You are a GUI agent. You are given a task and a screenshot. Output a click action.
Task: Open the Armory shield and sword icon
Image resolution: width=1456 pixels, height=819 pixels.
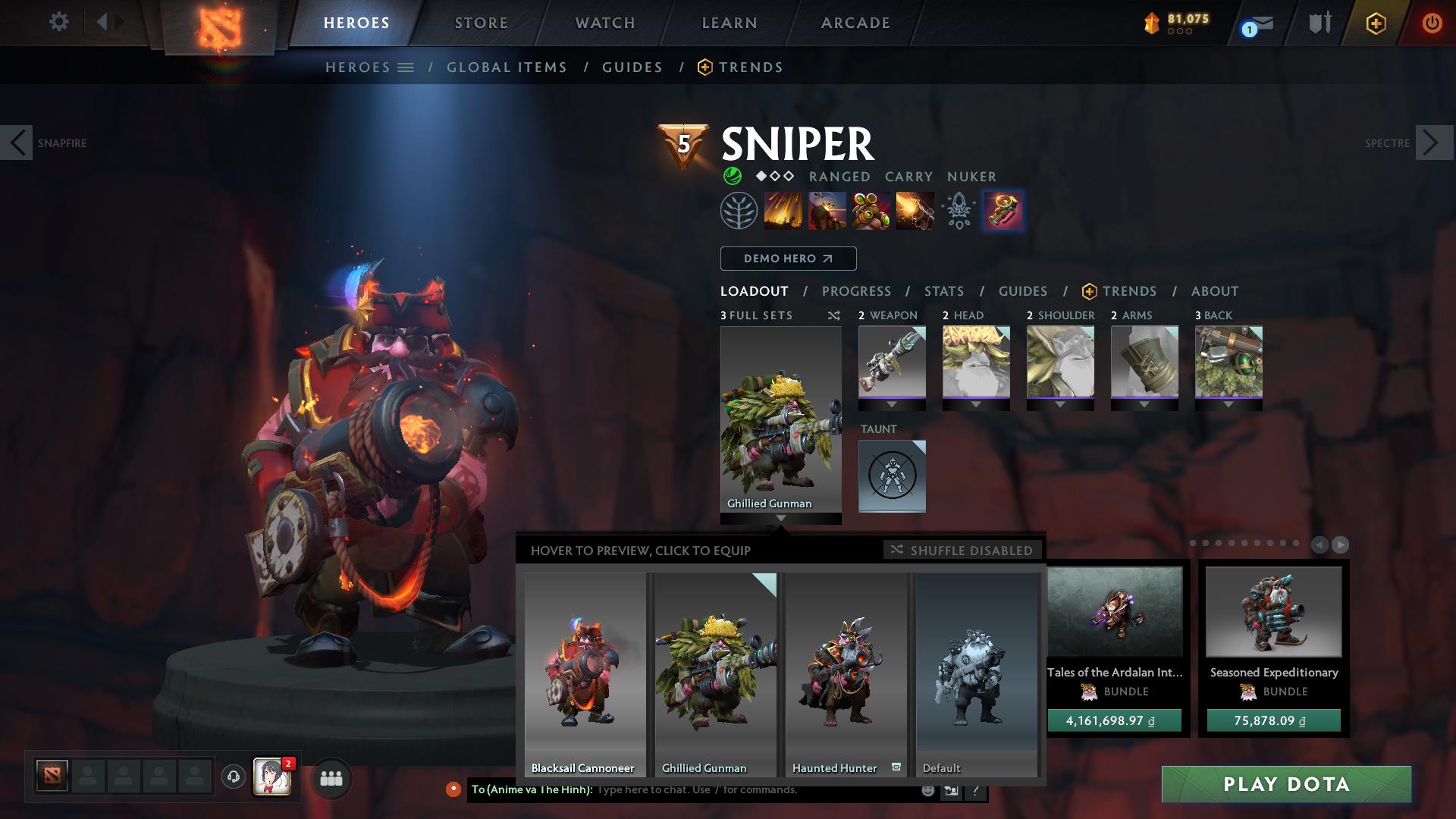coord(1318,23)
